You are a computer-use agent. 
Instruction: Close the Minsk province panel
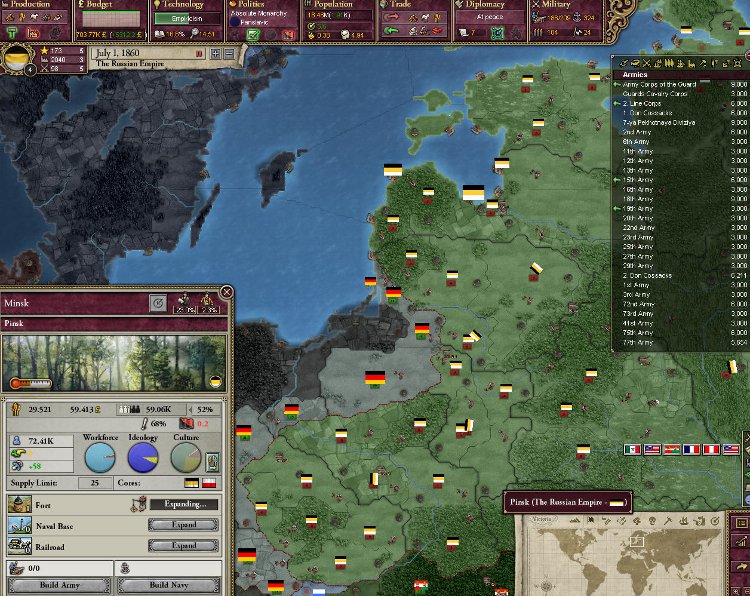[226, 293]
